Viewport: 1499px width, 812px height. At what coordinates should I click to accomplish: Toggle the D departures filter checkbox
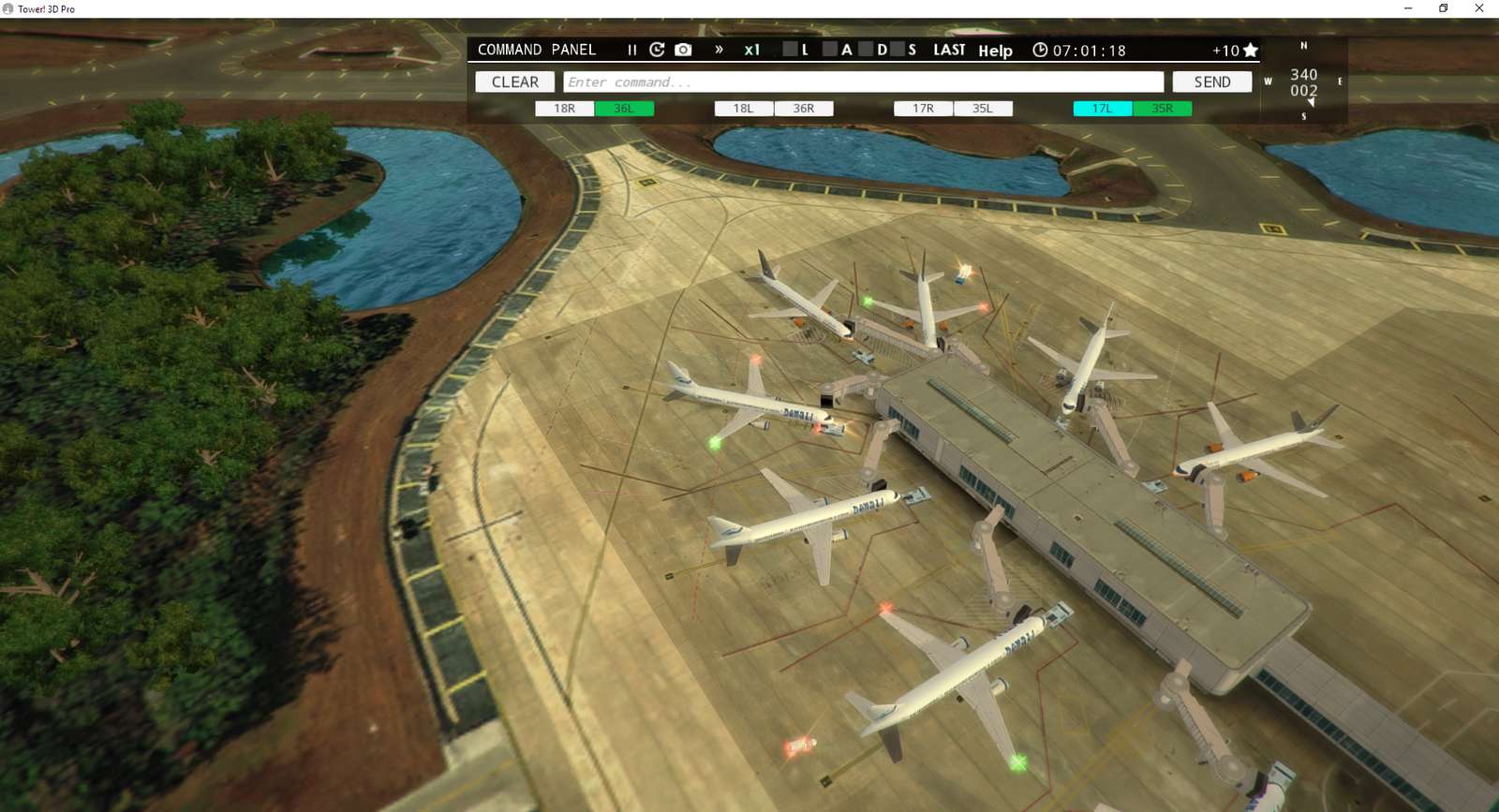click(868, 51)
